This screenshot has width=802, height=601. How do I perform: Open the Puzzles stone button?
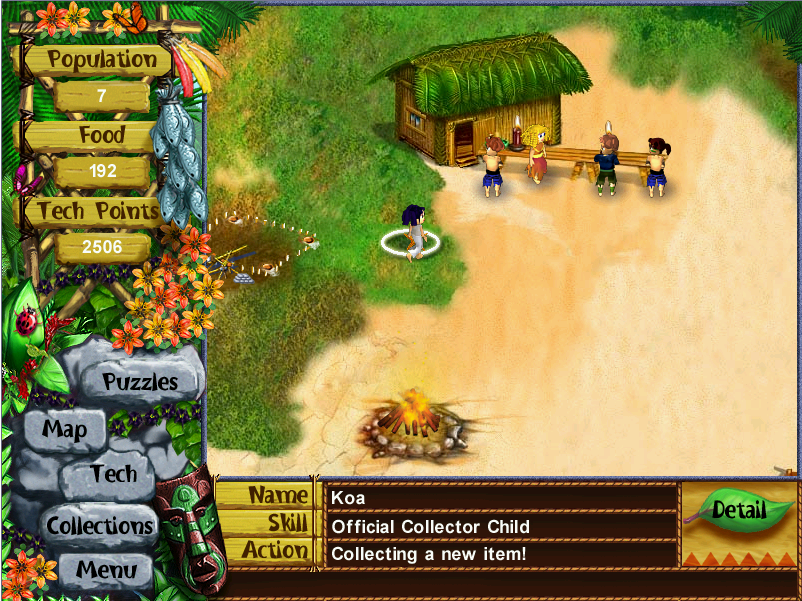[140, 381]
